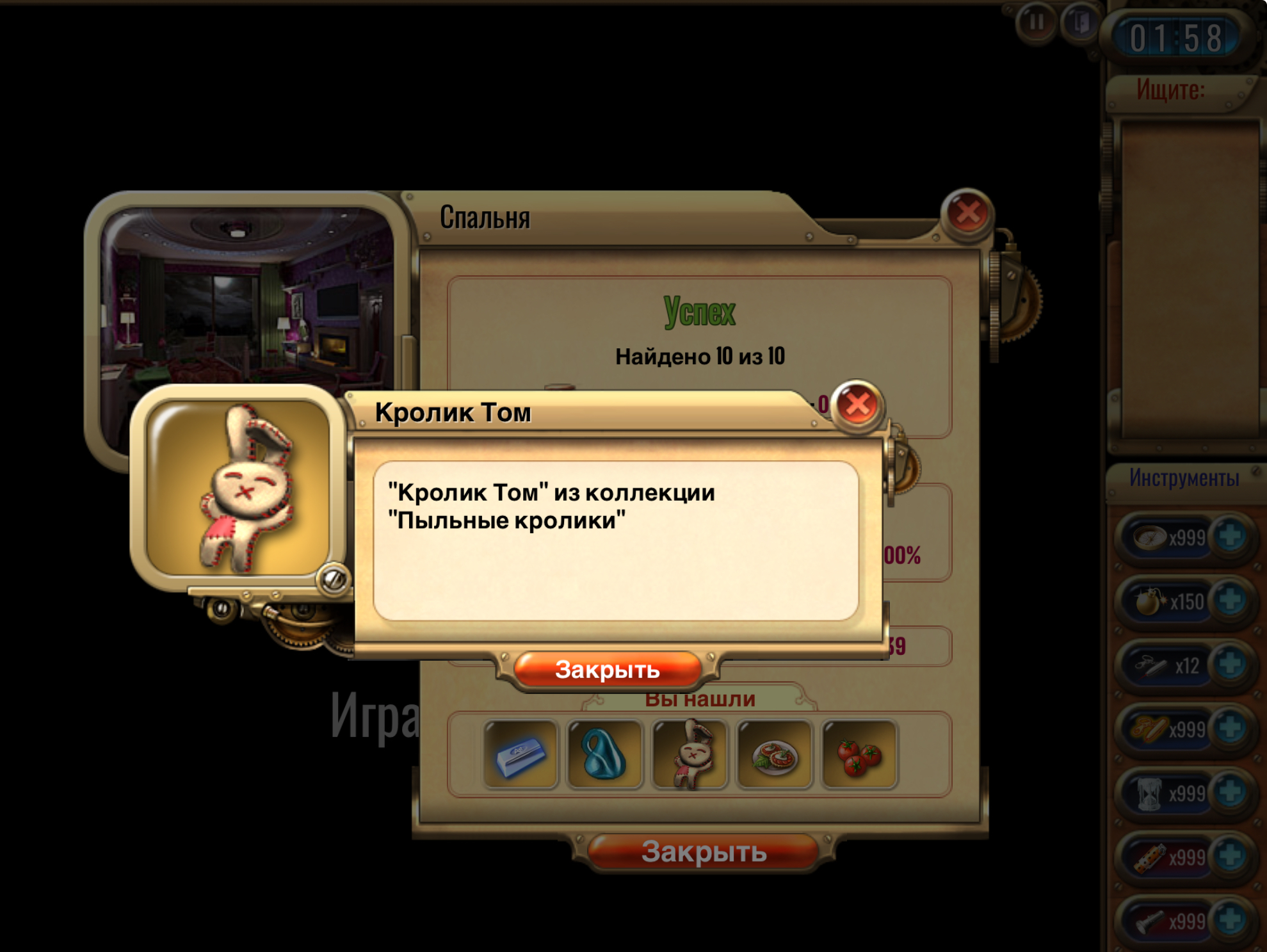Select the teal Klein bottle found item
1267x952 pixels.
(x=604, y=754)
